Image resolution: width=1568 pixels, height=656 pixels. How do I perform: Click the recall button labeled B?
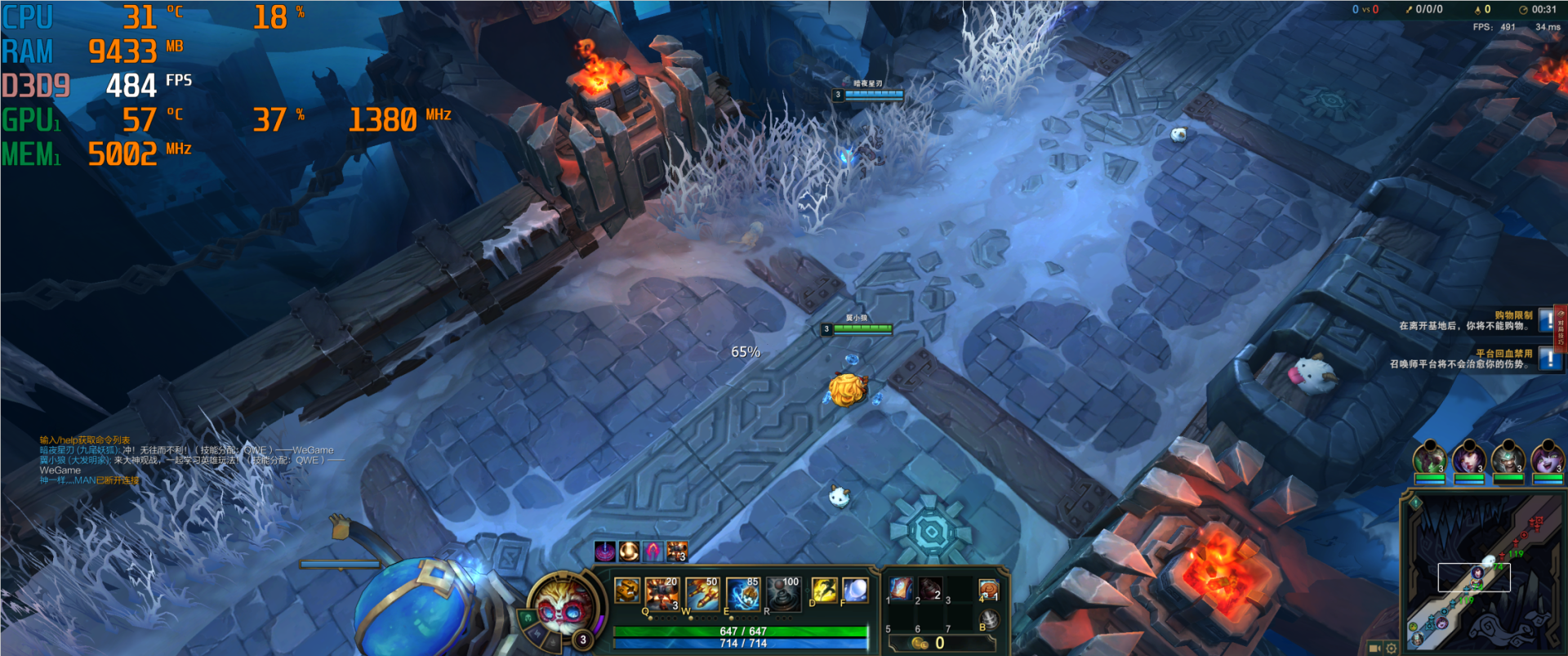(988, 620)
